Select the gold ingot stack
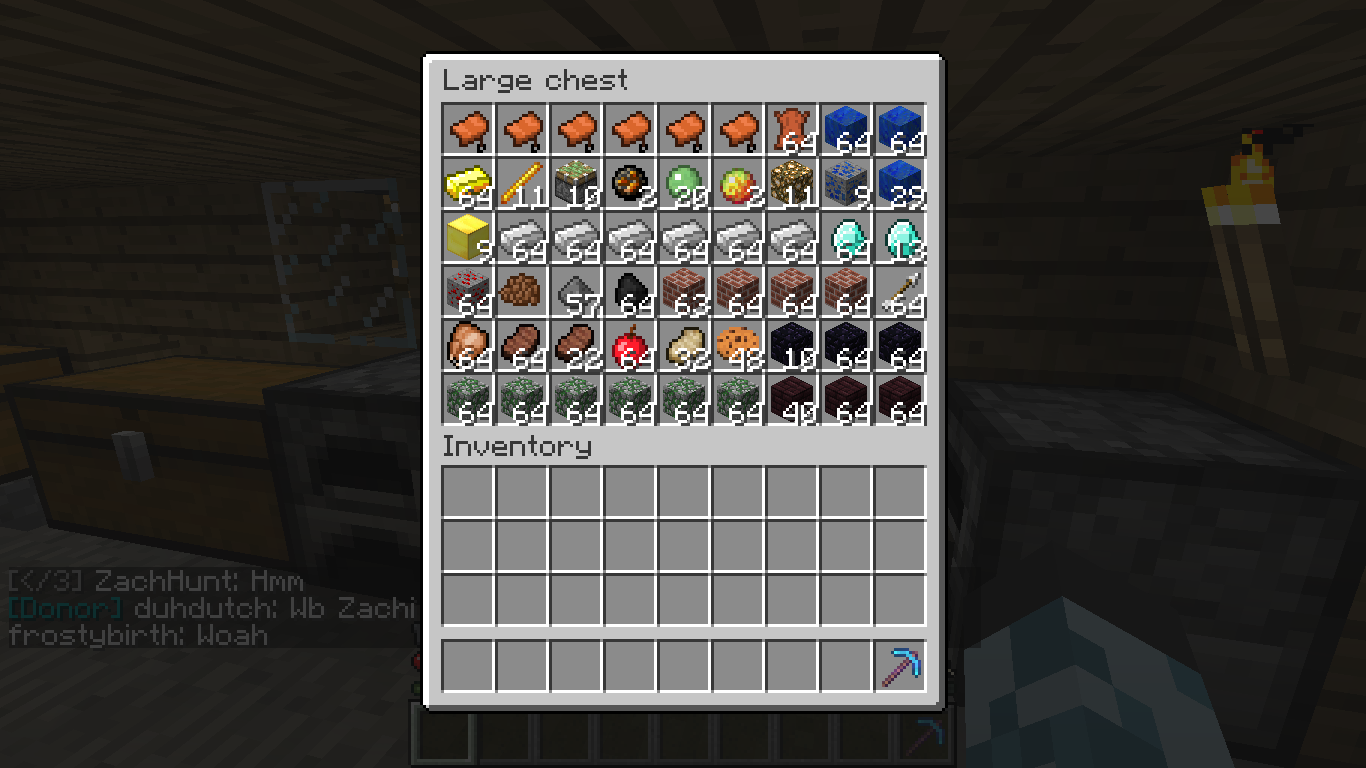 coord(468,183)
